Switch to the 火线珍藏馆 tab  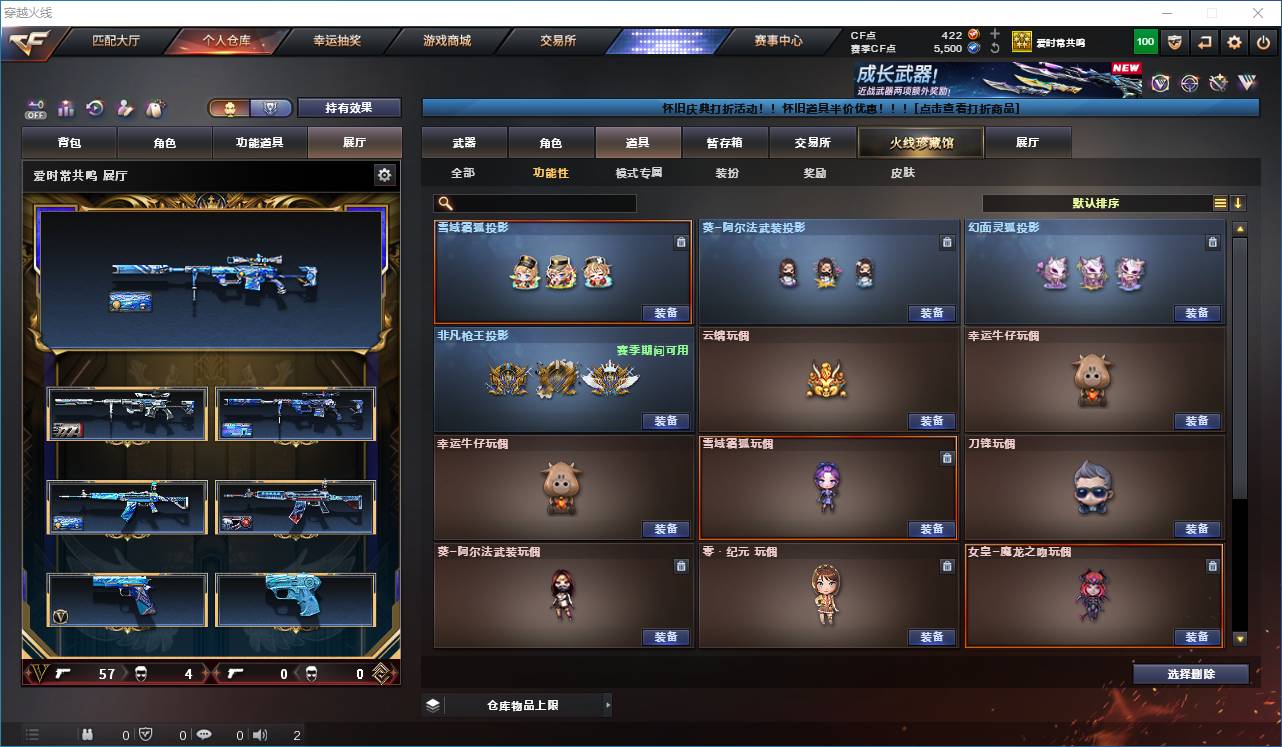point(918,142)
